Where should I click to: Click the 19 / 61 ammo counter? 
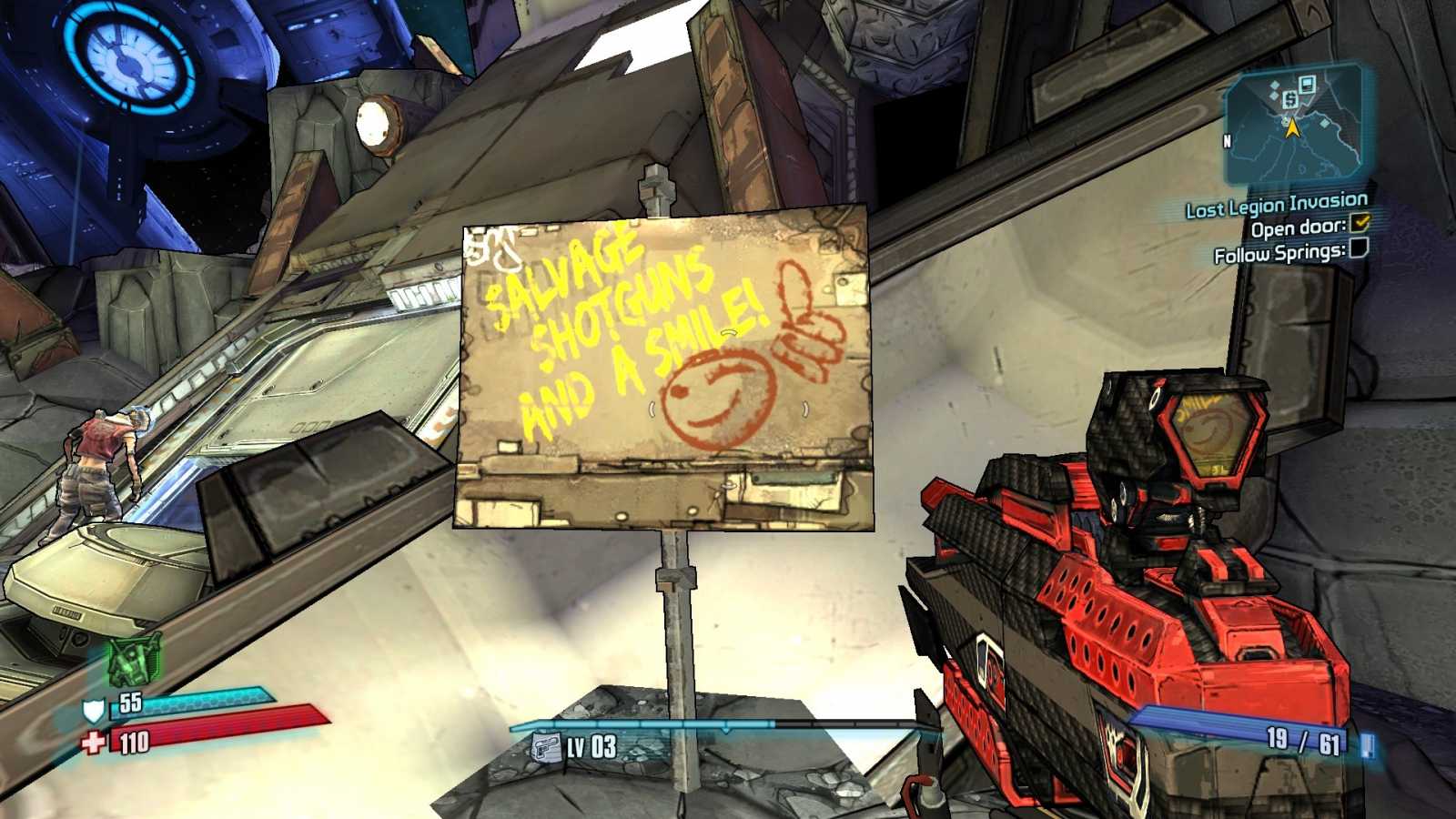1306,742
